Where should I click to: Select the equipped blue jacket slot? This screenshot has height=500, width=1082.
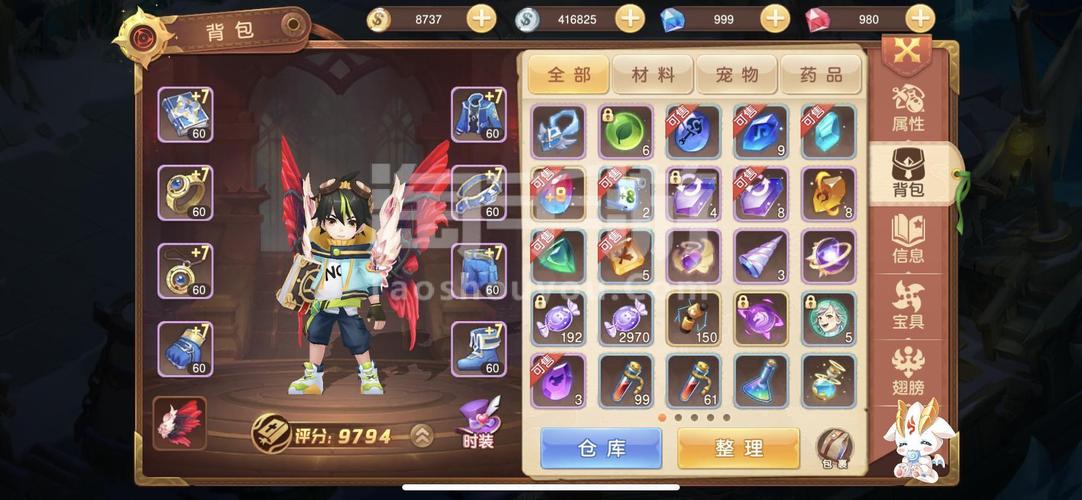pos(478,115)
